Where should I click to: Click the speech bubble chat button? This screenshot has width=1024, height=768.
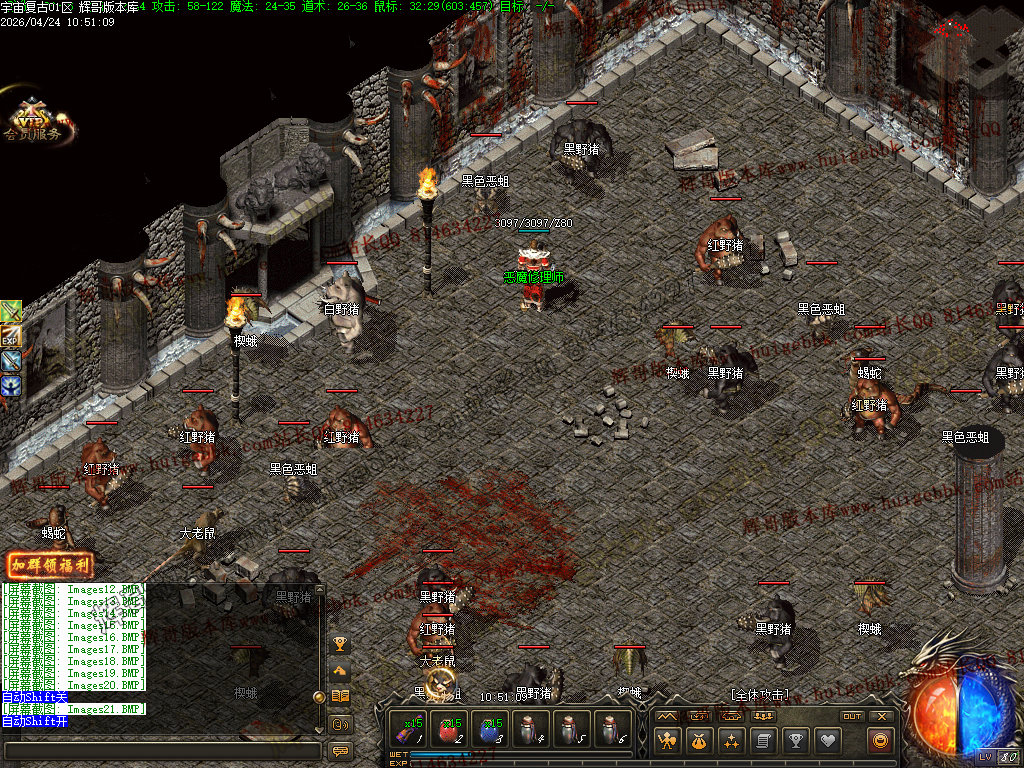[x=340, y=750]
